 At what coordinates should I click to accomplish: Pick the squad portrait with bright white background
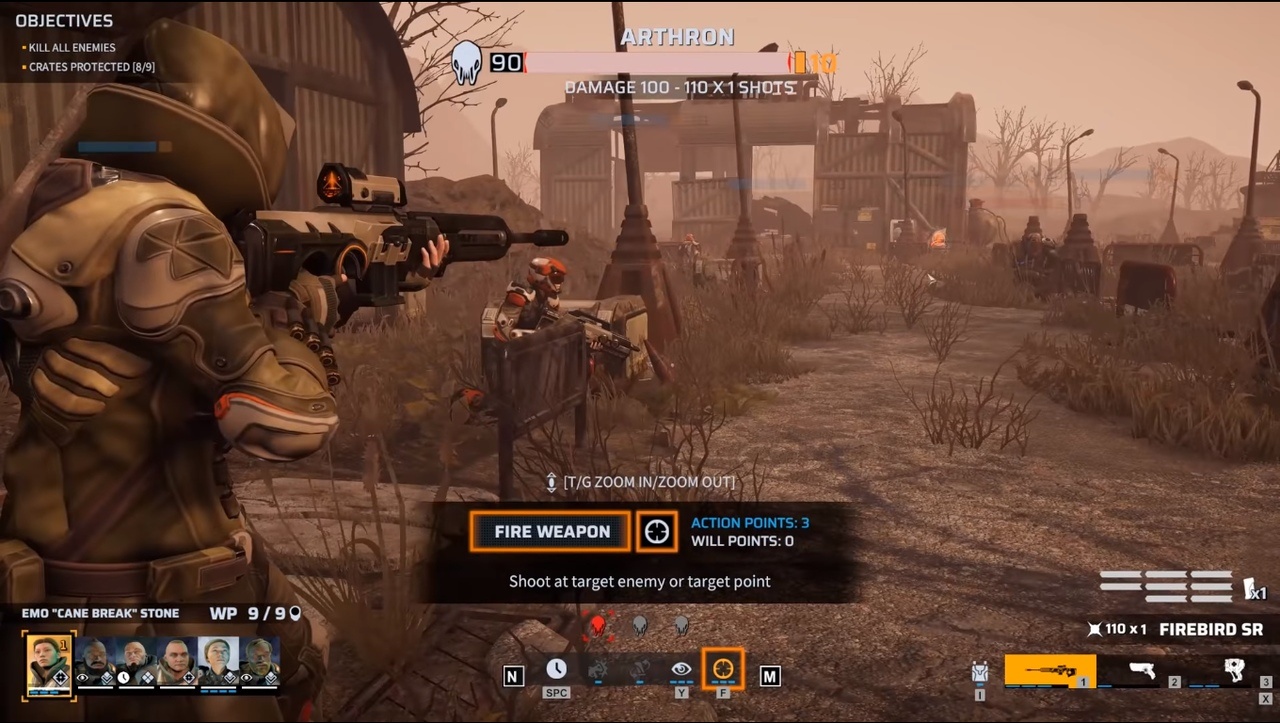coord(218,662)
